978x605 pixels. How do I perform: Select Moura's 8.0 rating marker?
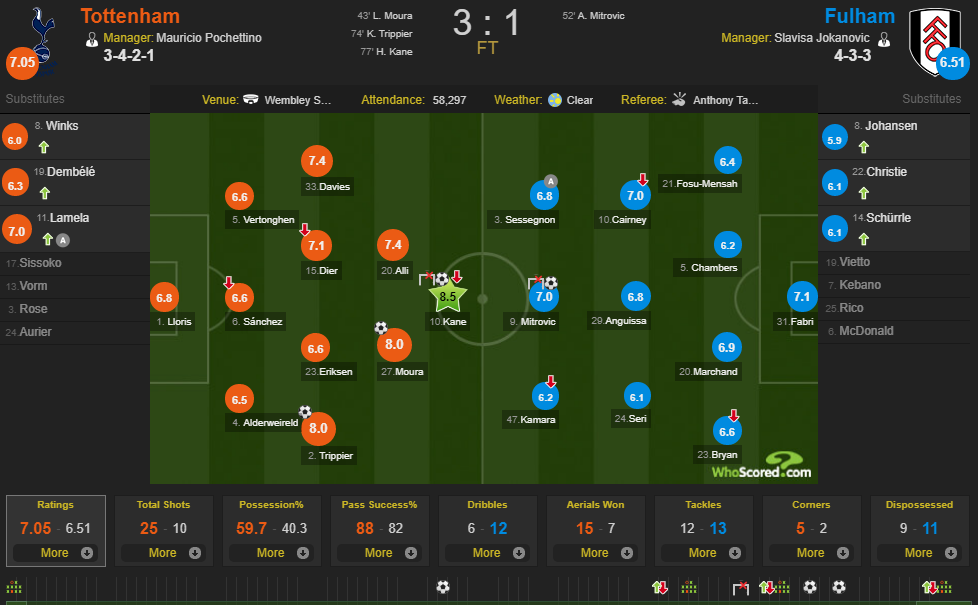pos(392,344)
